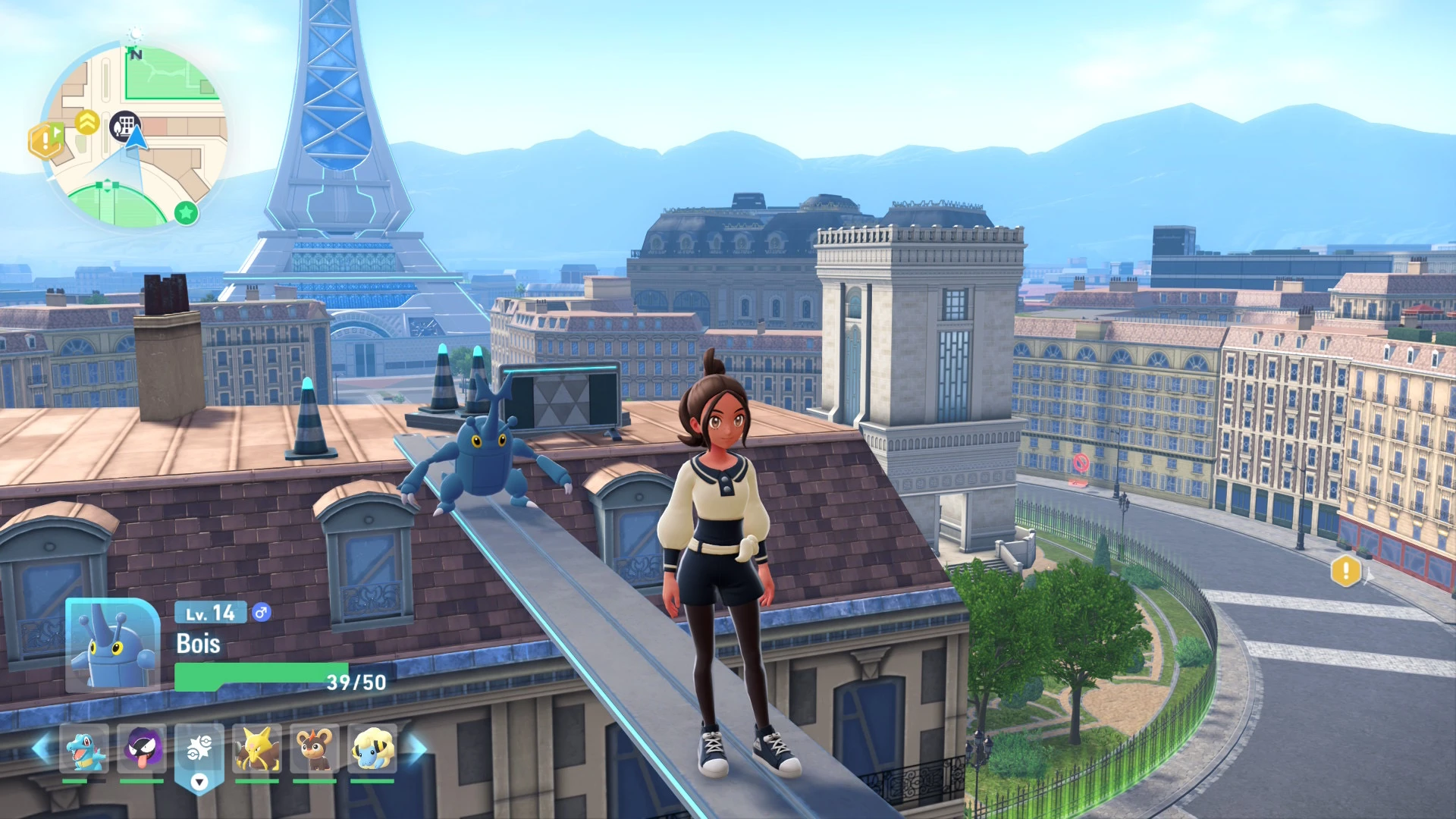Viewport: 1456px width, 819px height.
Task: Select the building and tree minimap icon
Action: pyautogui.click(x=124, y=126)
